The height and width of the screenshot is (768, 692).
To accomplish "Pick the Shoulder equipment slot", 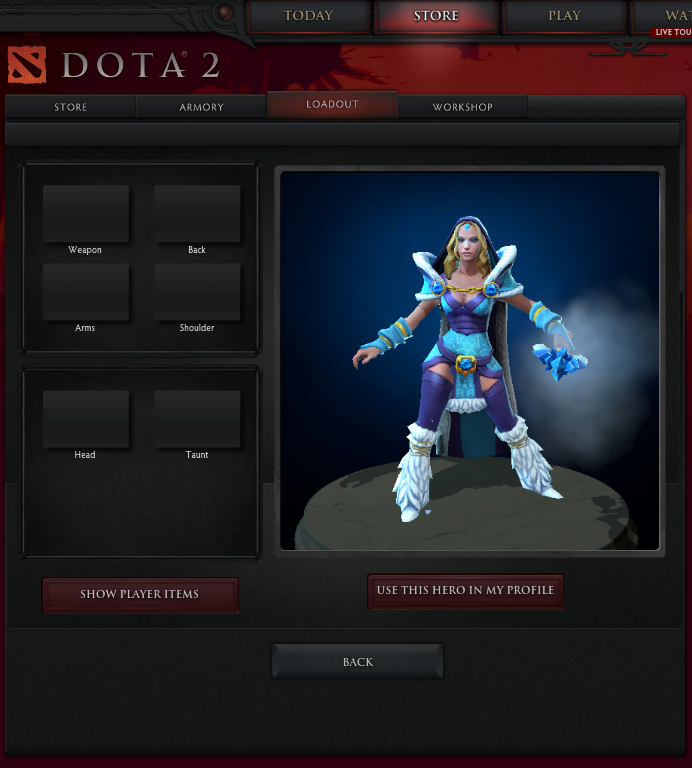I will pyautogui.click(x=197, y=291).
